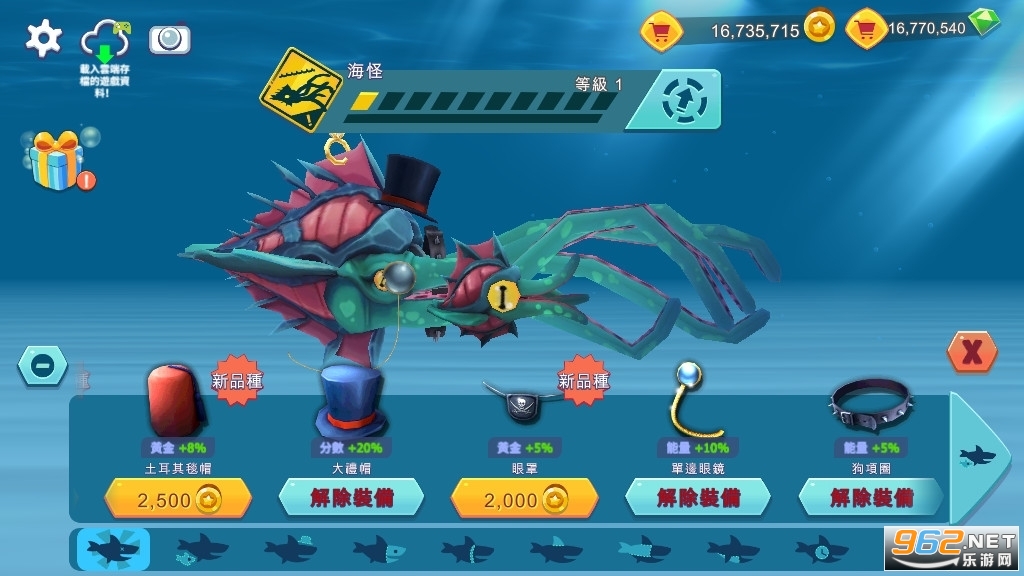The image size is (1024, 576).
Task: Unequip the top hat (大禮帽)
Action: point(351,497)
